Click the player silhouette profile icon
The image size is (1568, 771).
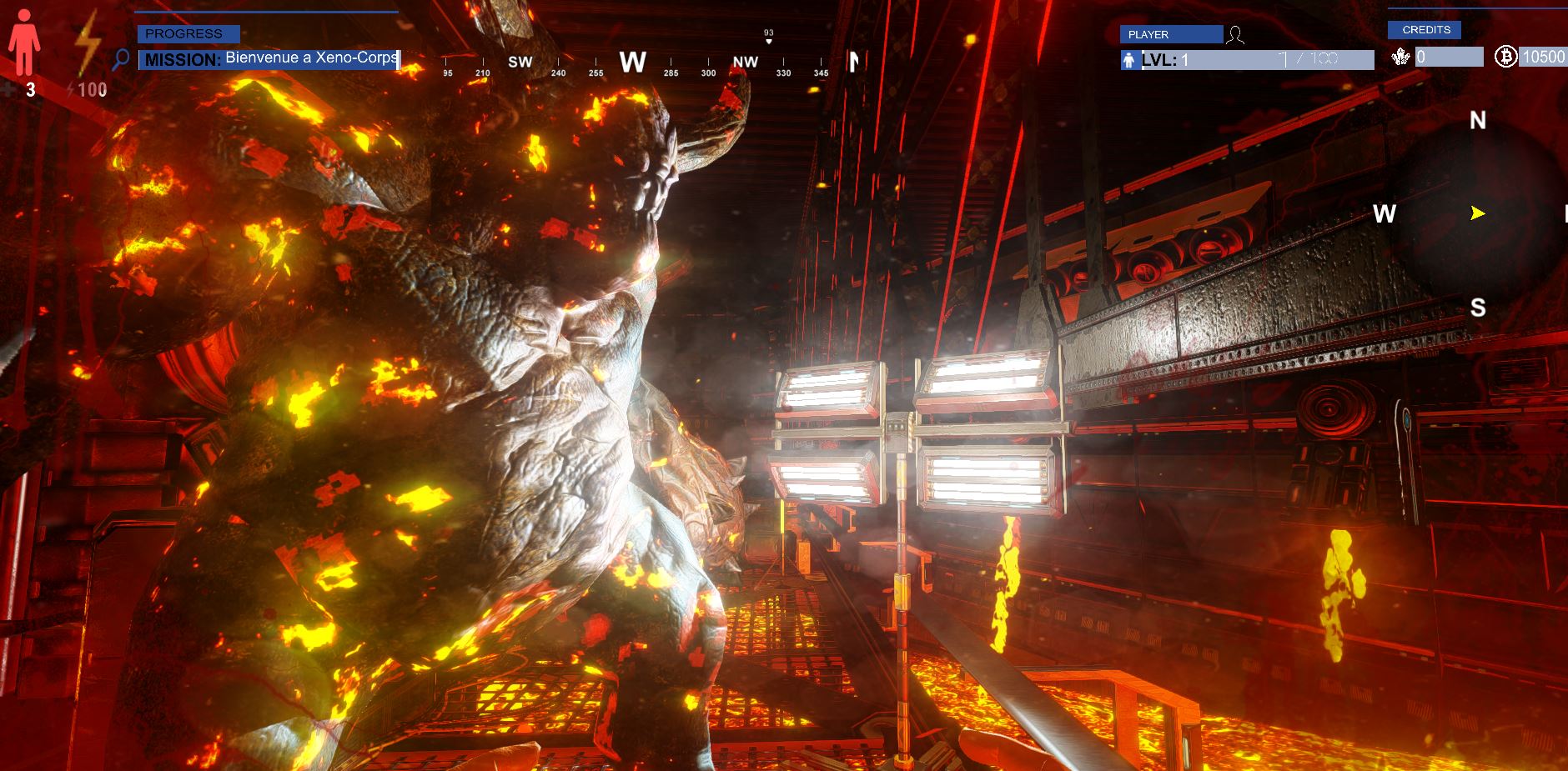pyautogui.click(x=1235, y=35)
